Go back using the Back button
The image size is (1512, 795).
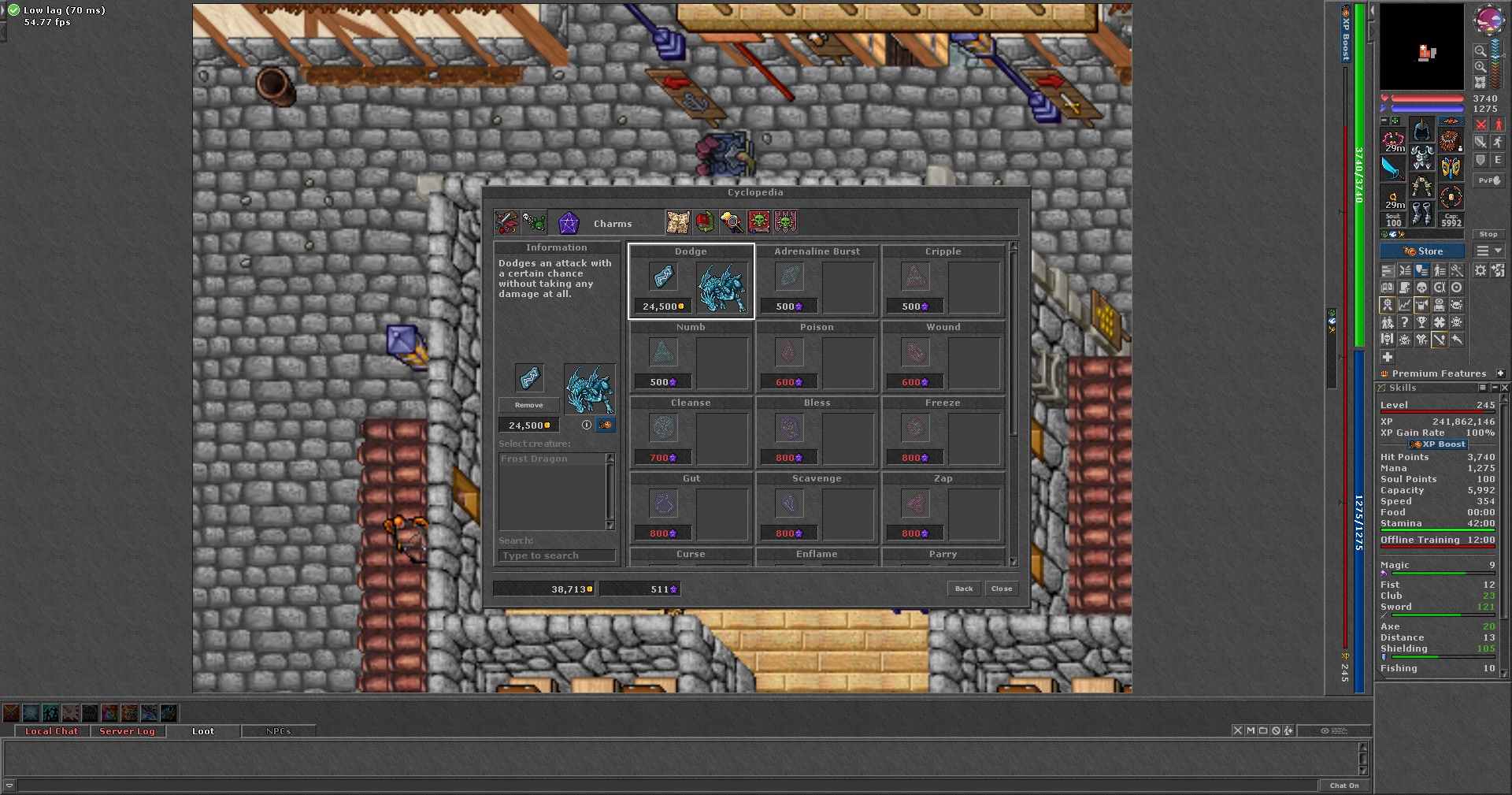click(x=964, y=589)
